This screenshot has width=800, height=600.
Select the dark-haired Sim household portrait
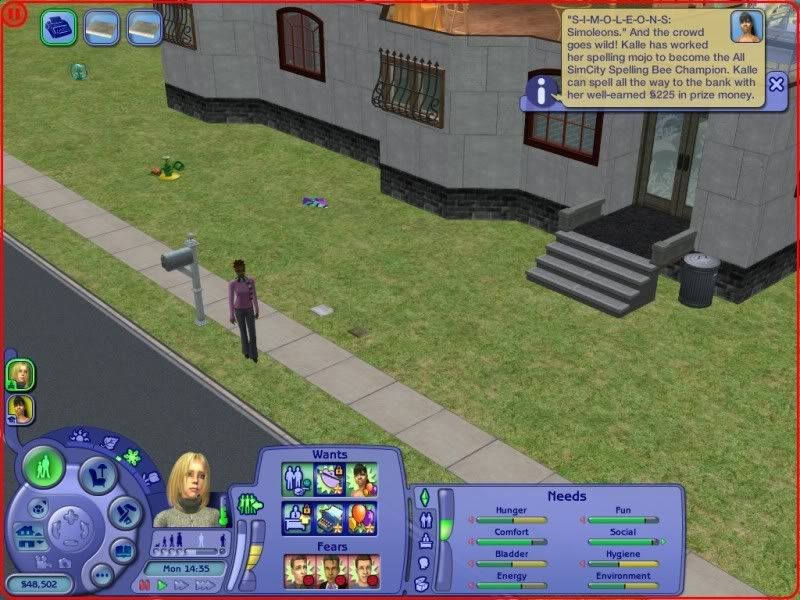(x=21, y=409)
